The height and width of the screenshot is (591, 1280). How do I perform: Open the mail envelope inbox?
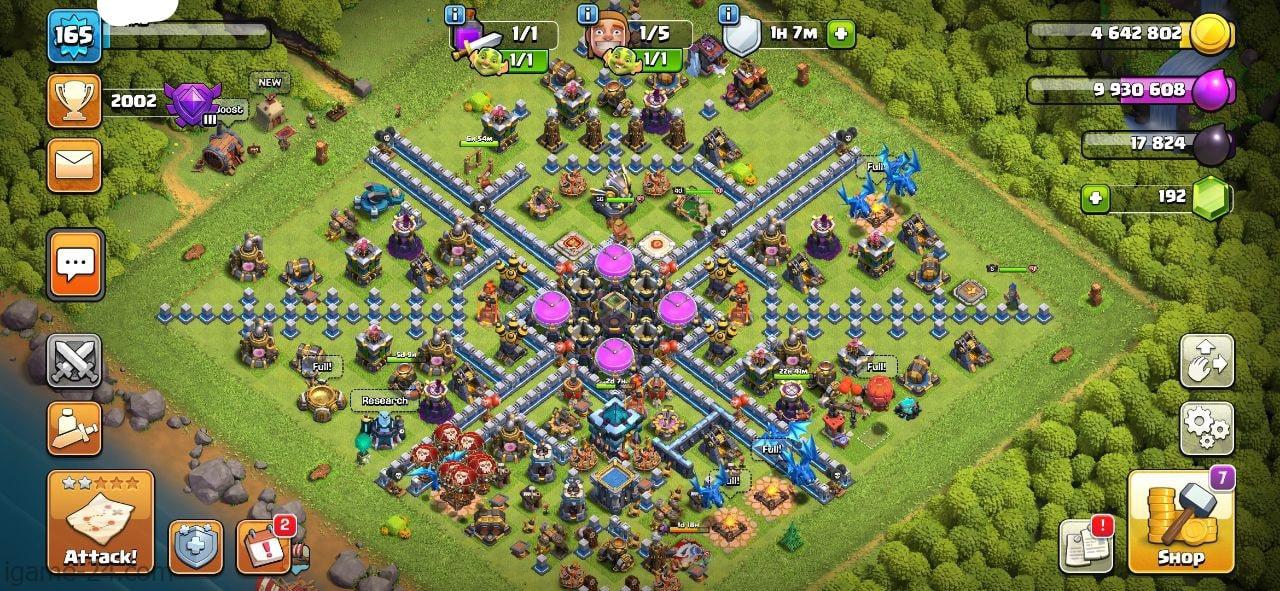point(74,165)
